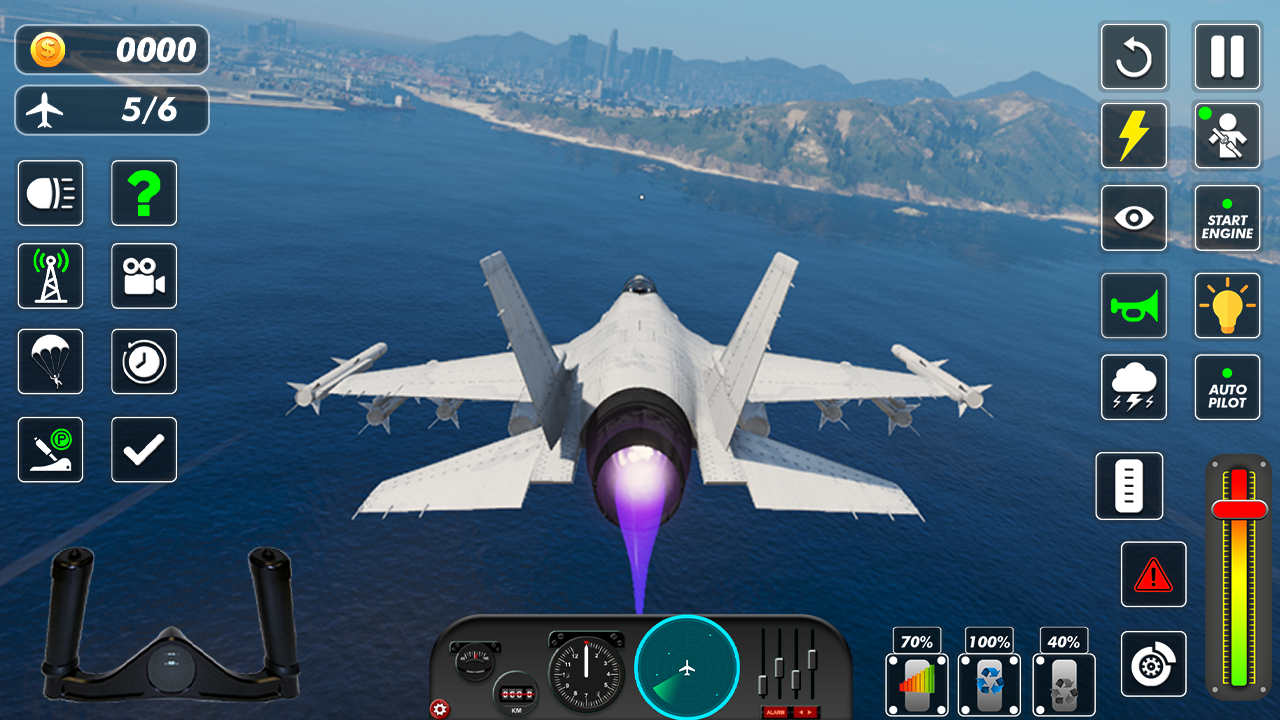Select the parking brake tool
The image size is (1280, 720).
tap(50, 449)
